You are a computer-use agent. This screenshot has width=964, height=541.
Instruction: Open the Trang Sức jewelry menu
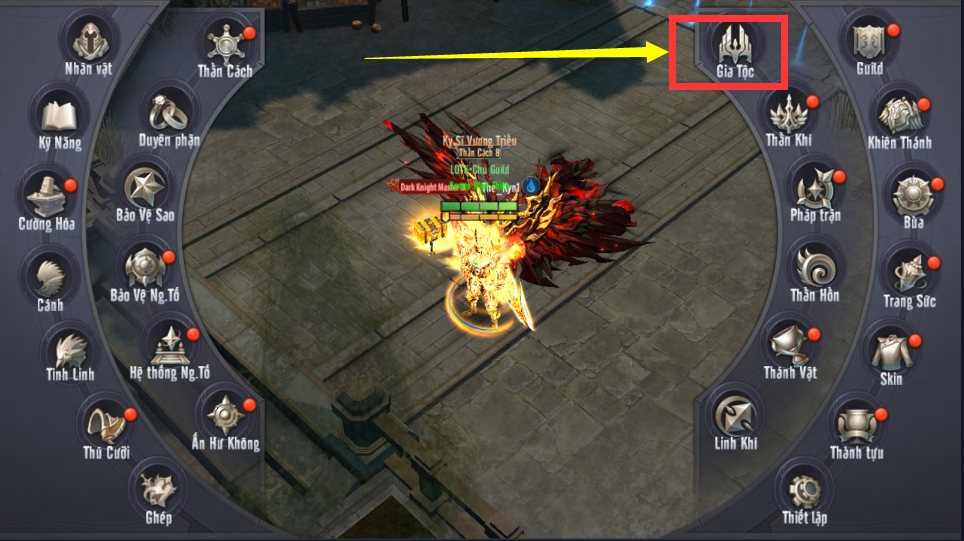coord(908,274)
